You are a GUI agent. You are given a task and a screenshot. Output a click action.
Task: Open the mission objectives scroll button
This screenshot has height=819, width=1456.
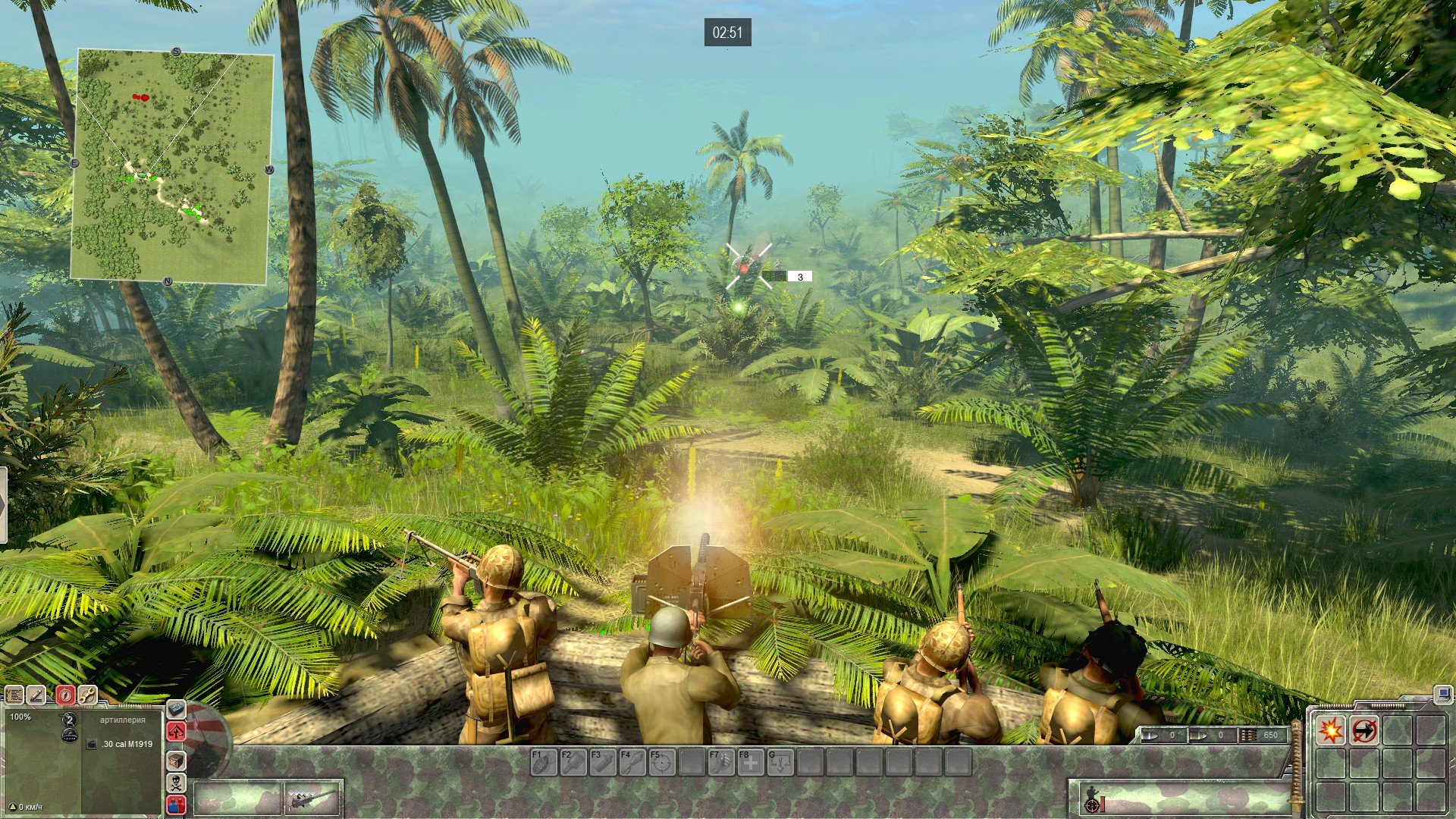click(x=14, y=695)
